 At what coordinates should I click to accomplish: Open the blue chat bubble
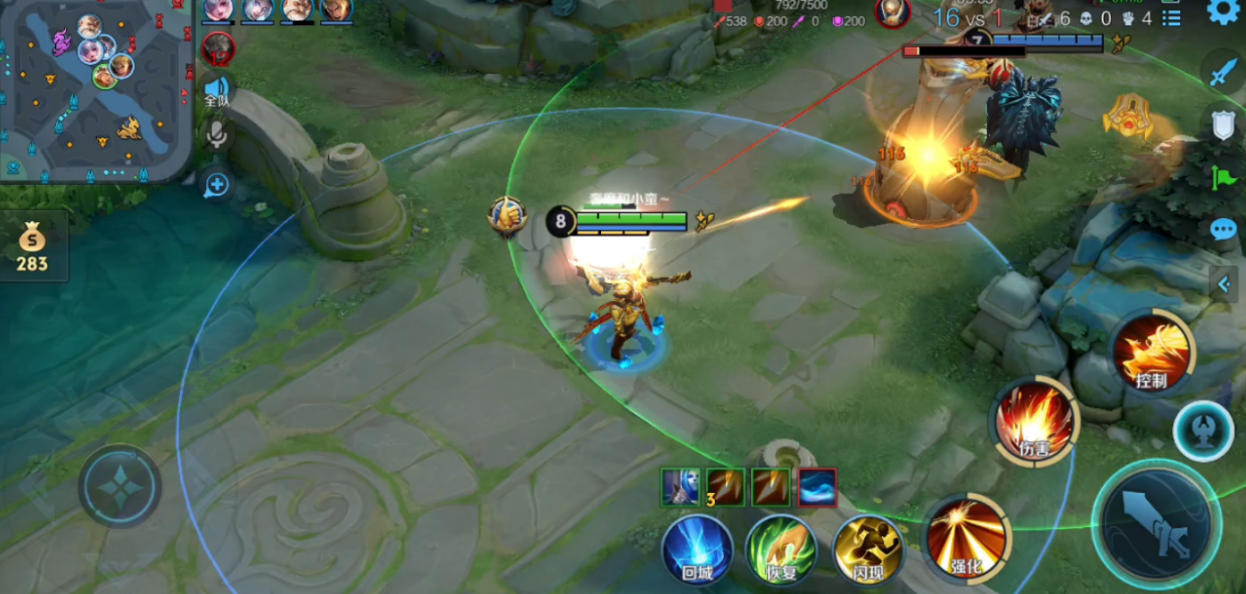tap(1223, 230)
